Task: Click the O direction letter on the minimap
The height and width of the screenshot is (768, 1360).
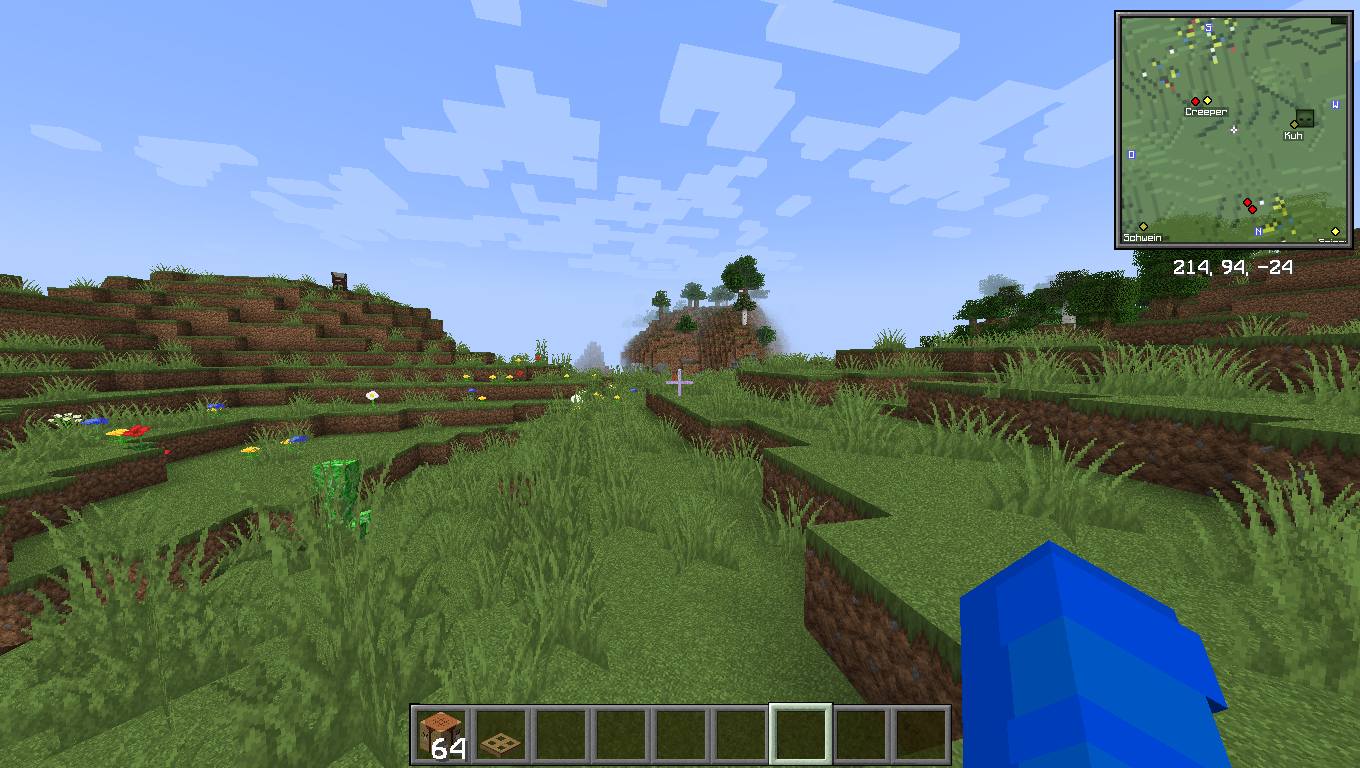Action: tap(1130, 152)
